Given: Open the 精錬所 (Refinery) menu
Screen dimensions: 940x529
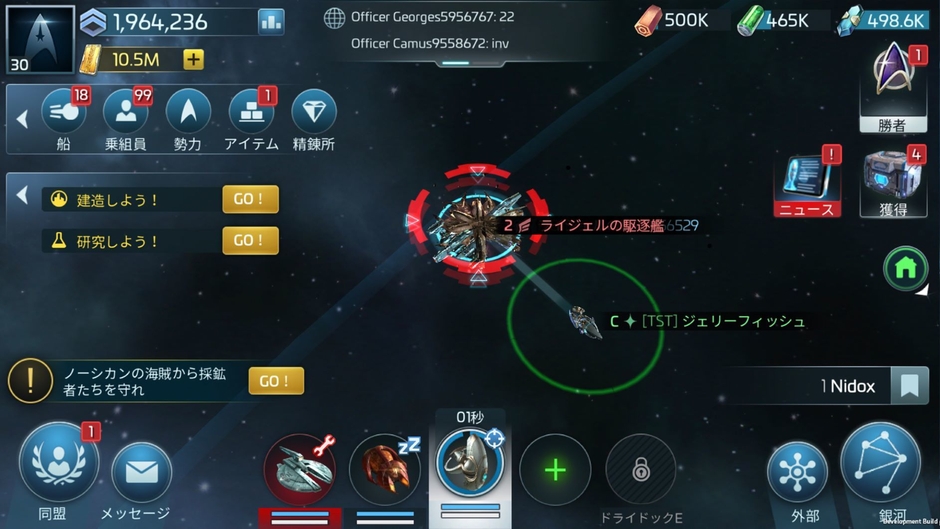Looking at the screenshot, I should (x=314, y=113).
